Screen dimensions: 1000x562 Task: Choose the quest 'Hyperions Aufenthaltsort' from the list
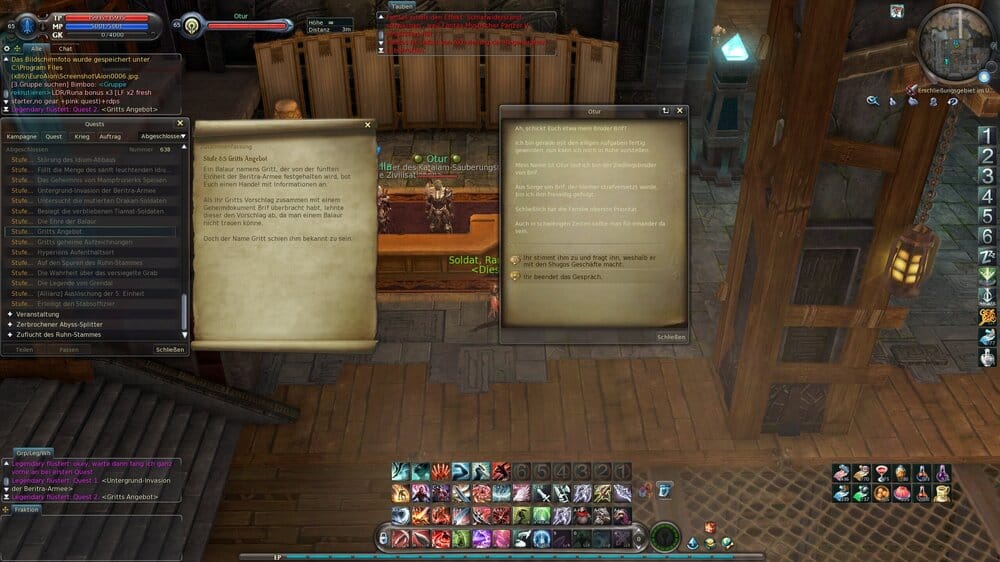tap(78, 252)
